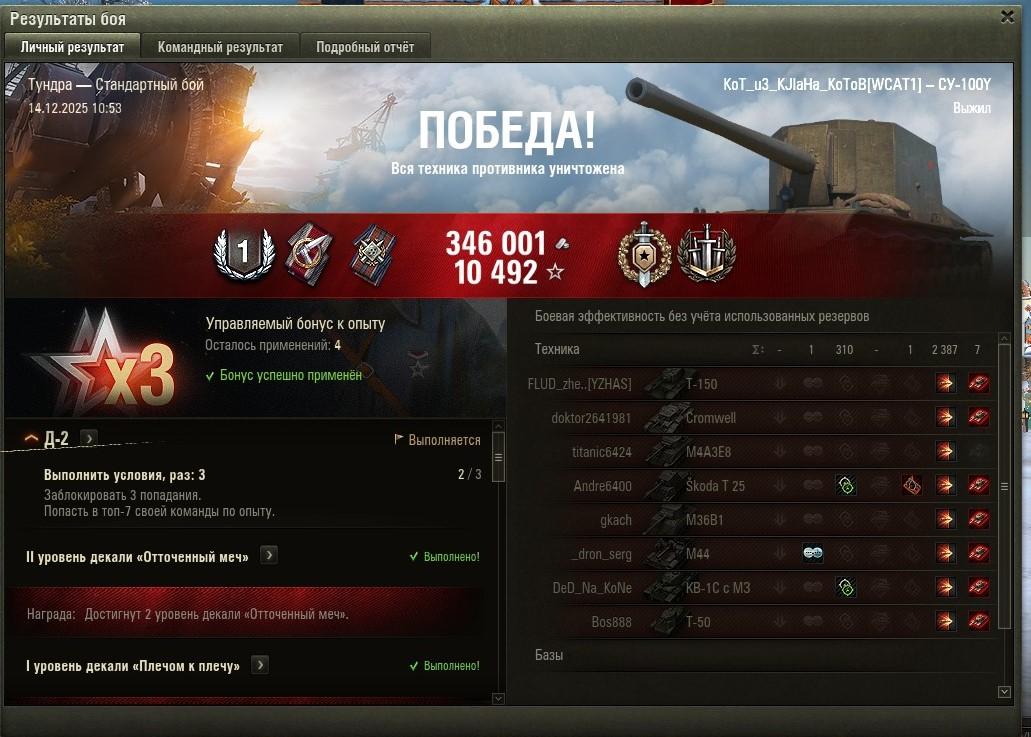Select the Личный результат tab
1031x737 pixels.
pyautogui.click(x=72, y=47)
